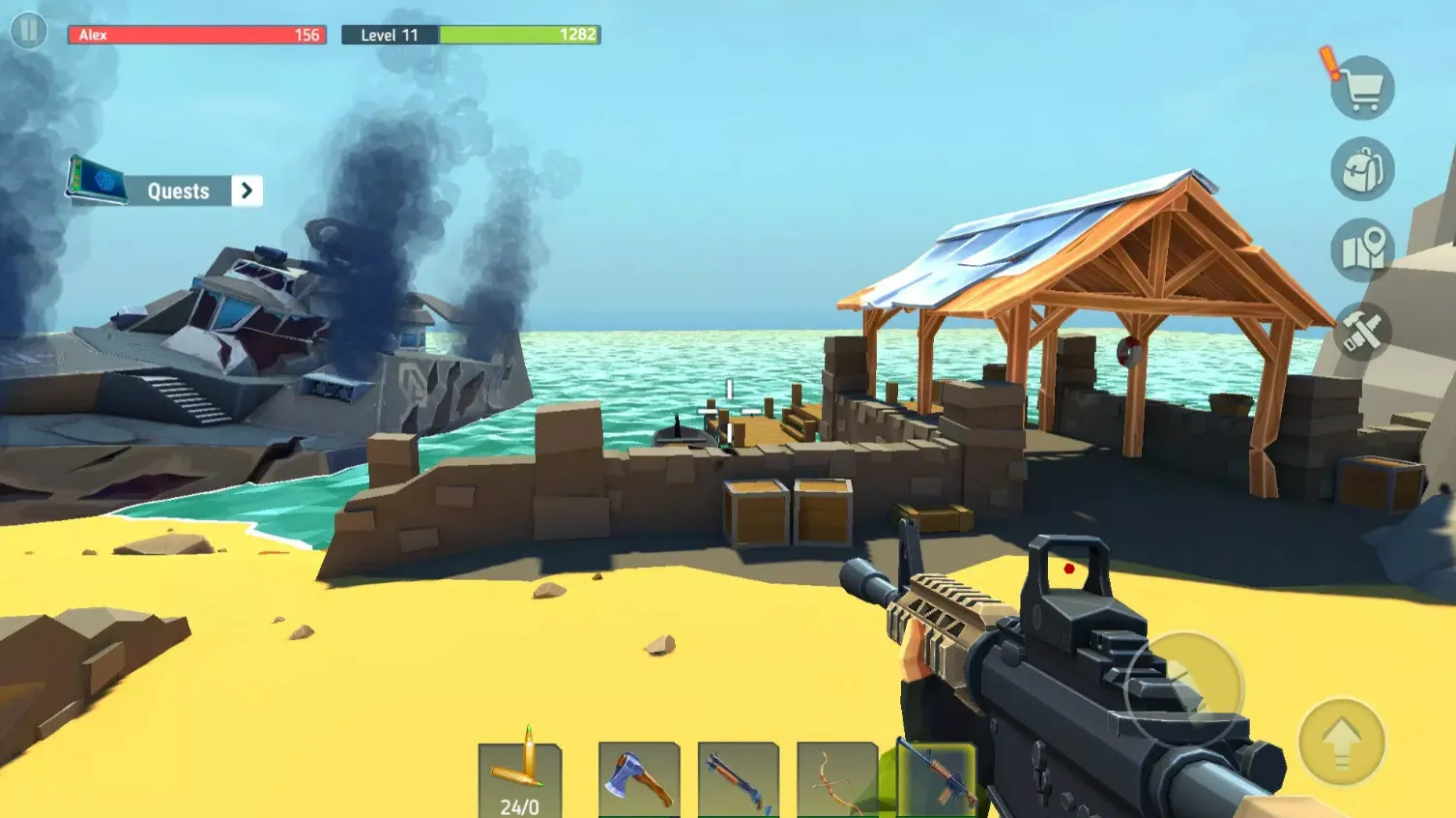Image resolution: width=1456 pixels, height=818 pixels.
Task: Expand the Quests arrow
Action: (247, 190)
